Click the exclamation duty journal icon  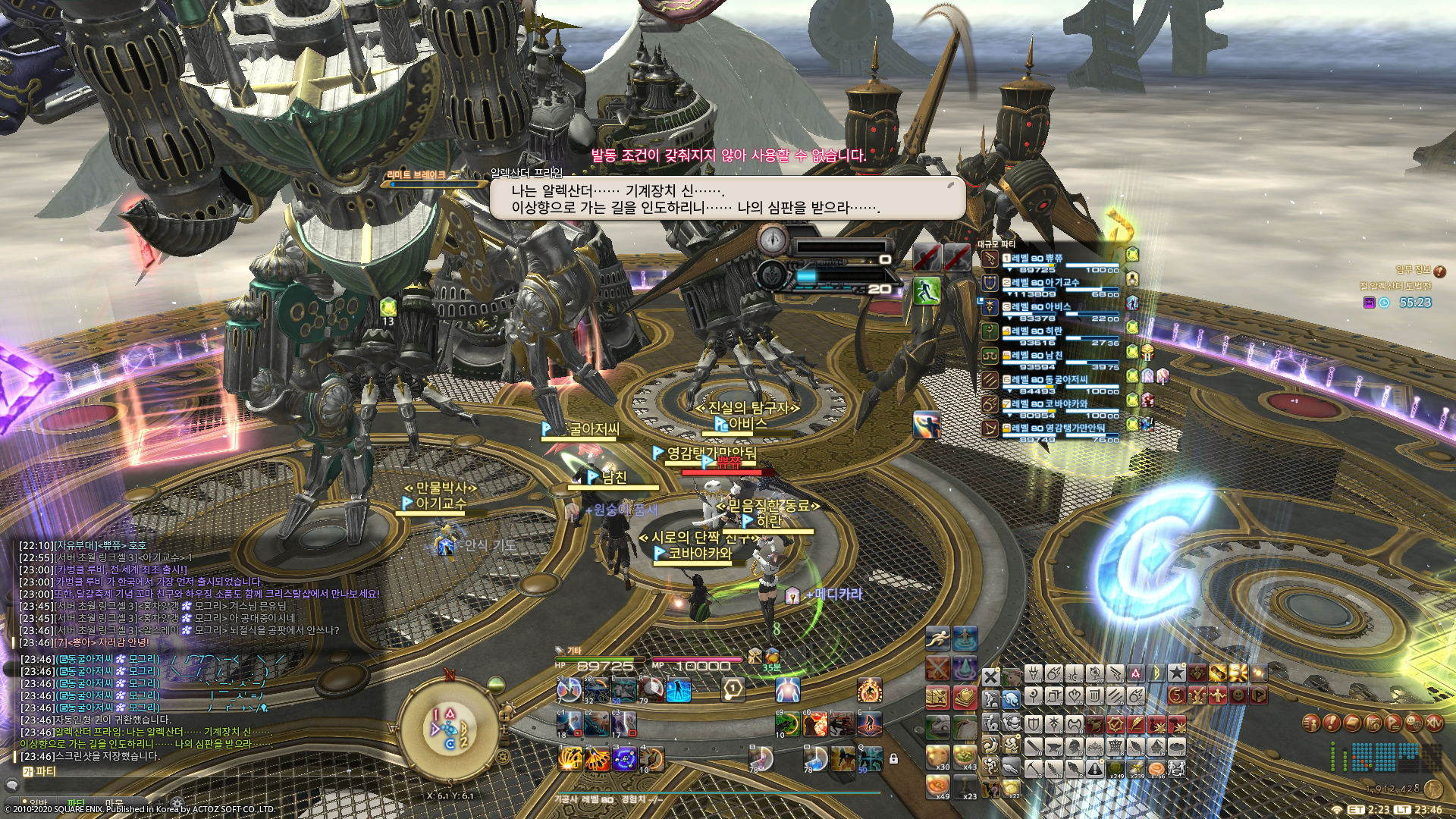click(x=1332, y=723)
